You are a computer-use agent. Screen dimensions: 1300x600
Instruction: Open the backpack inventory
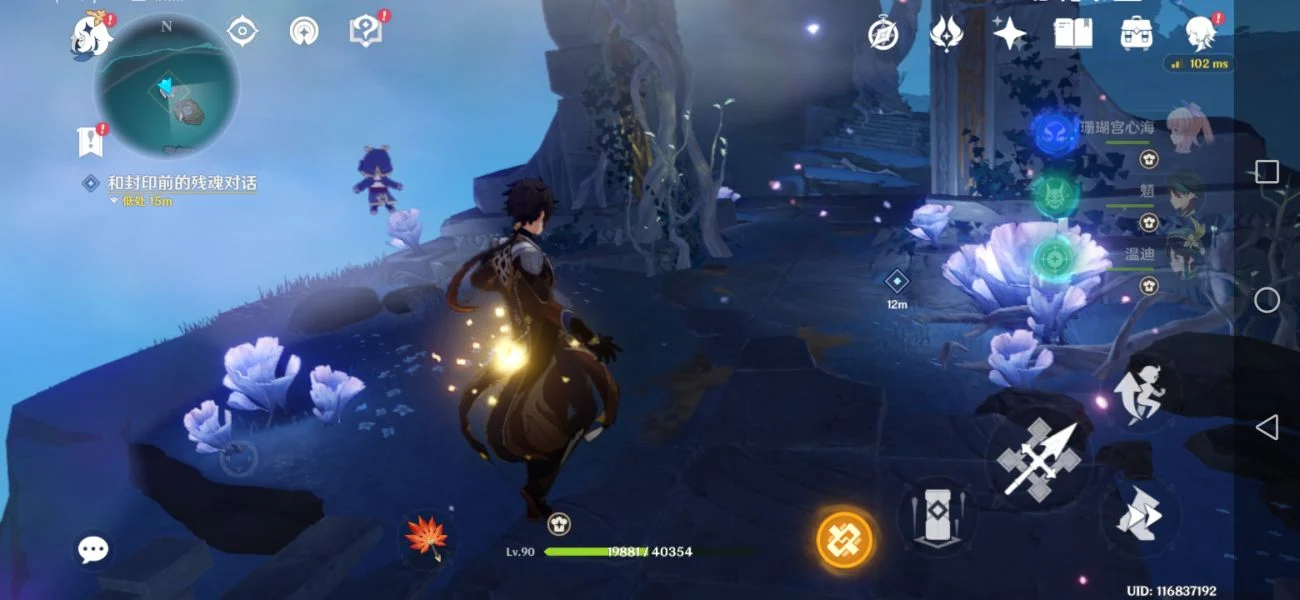coord(1136,34)
